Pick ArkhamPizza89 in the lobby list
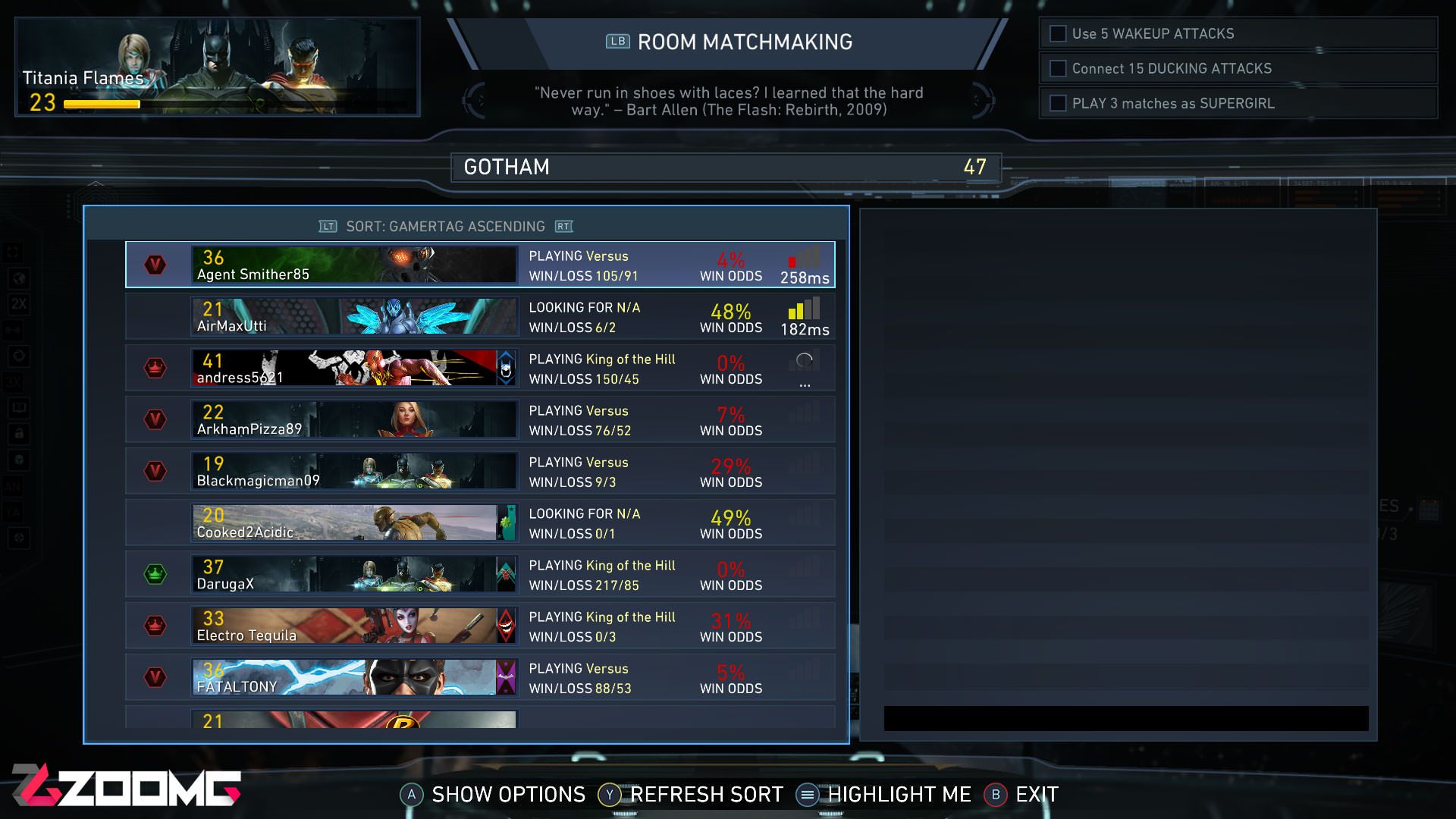 click(479, 419)
